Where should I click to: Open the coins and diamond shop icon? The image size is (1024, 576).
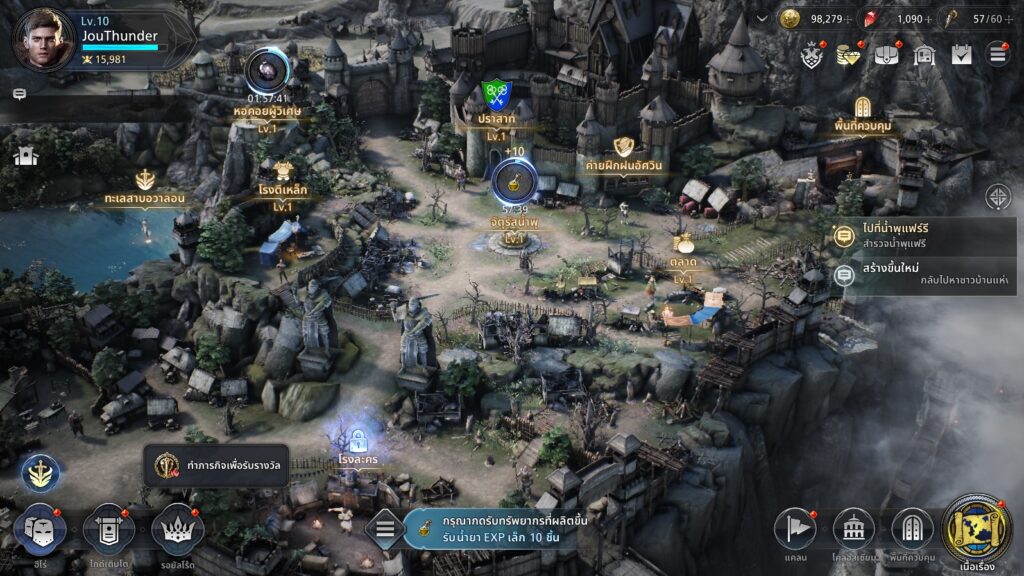pyautogui.click(x=849, y=55)
